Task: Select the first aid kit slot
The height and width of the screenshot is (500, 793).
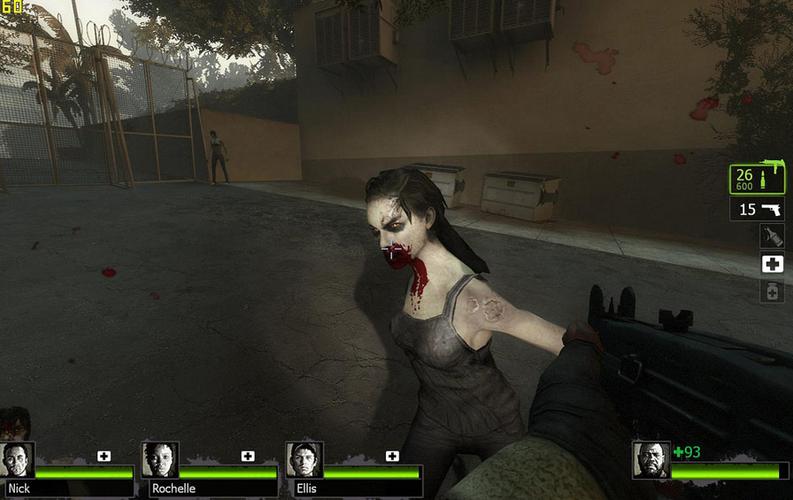Action: pyautogui.click(x=771, y=264)
